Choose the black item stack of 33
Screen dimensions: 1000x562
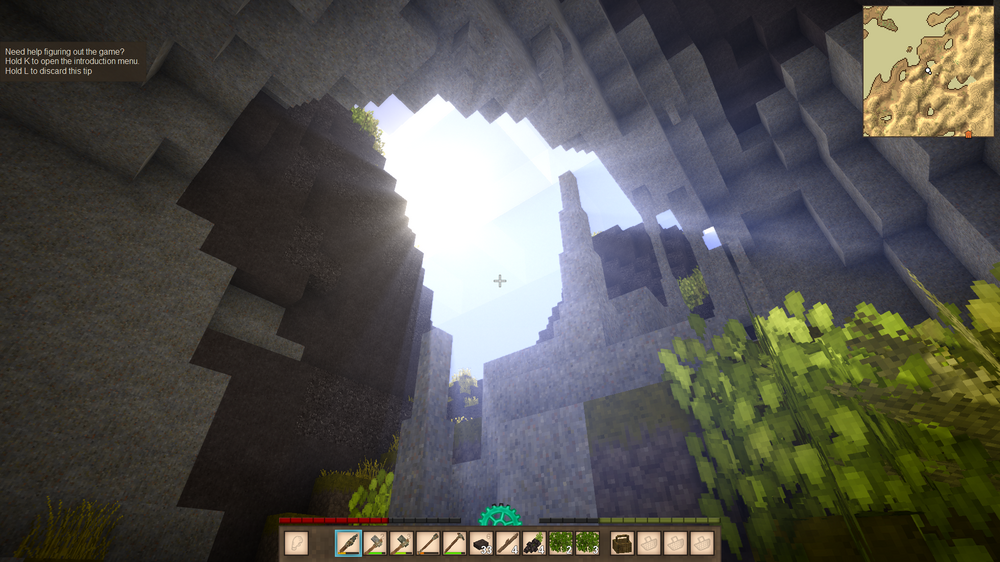[480, 543]
